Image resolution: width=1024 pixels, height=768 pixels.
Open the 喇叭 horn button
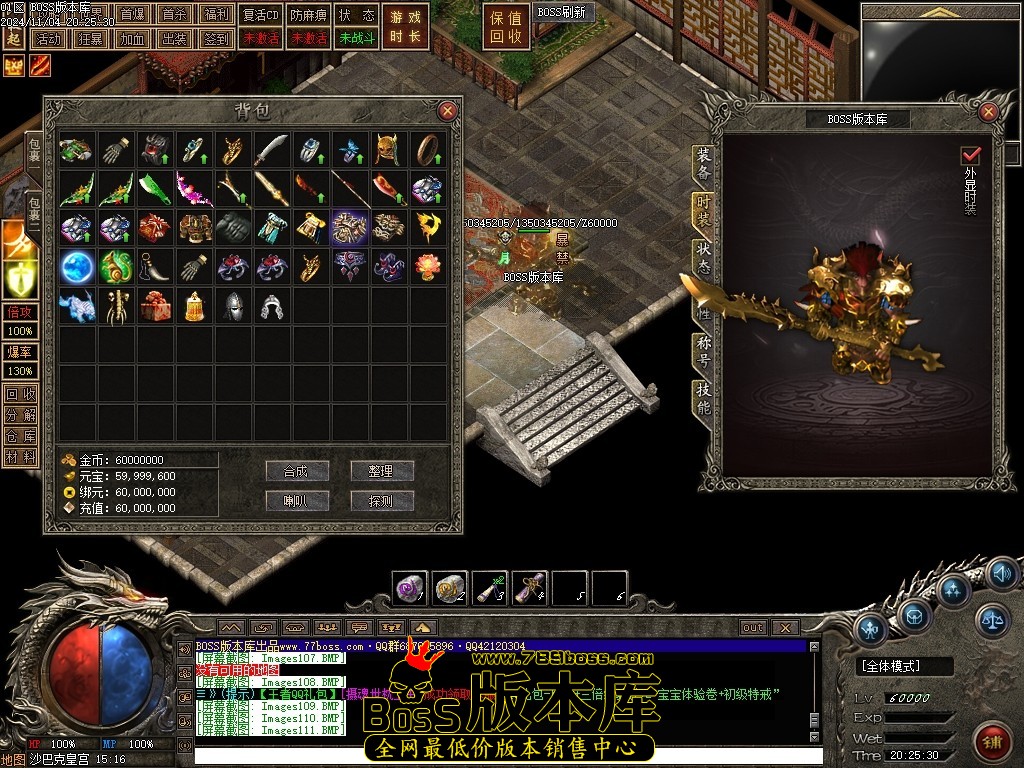(x=297, y=501)
